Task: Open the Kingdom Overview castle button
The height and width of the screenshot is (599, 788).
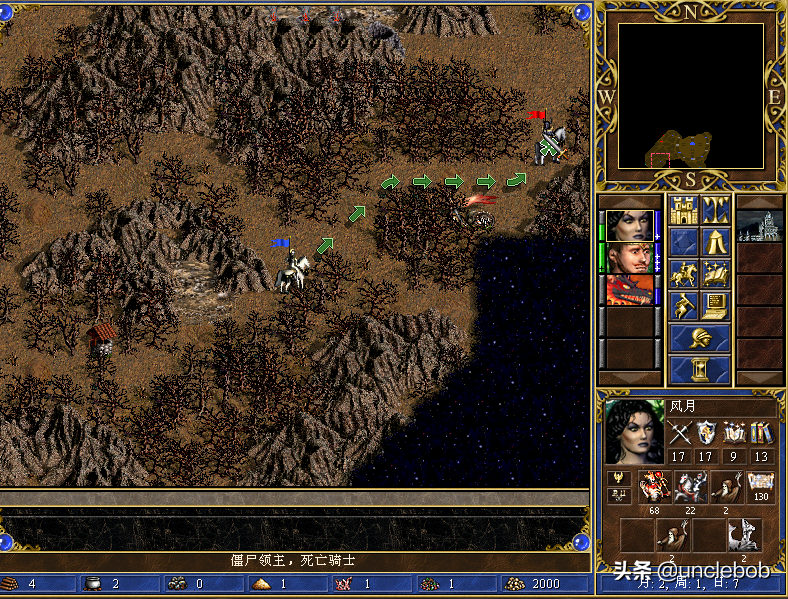Action: click(684, 211)
